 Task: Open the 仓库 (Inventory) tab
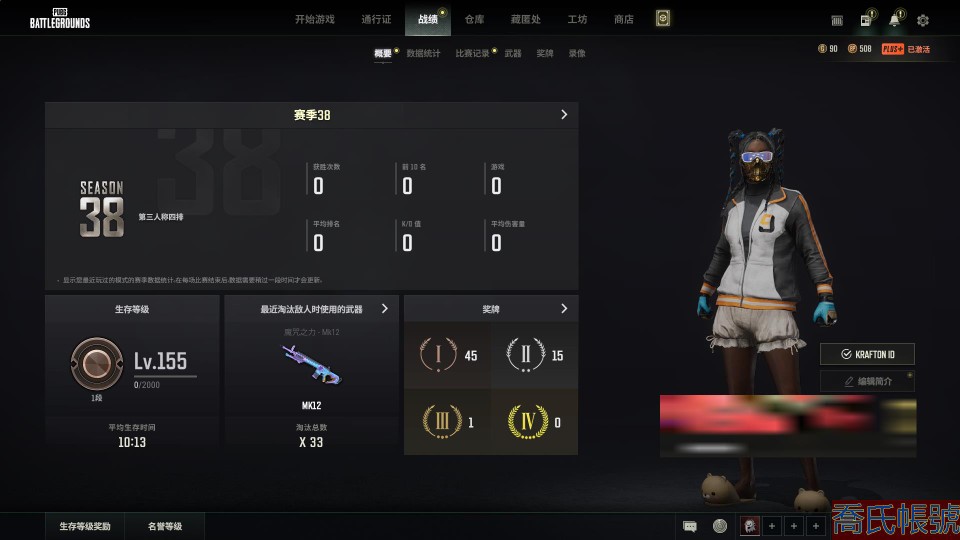point(474,19)
